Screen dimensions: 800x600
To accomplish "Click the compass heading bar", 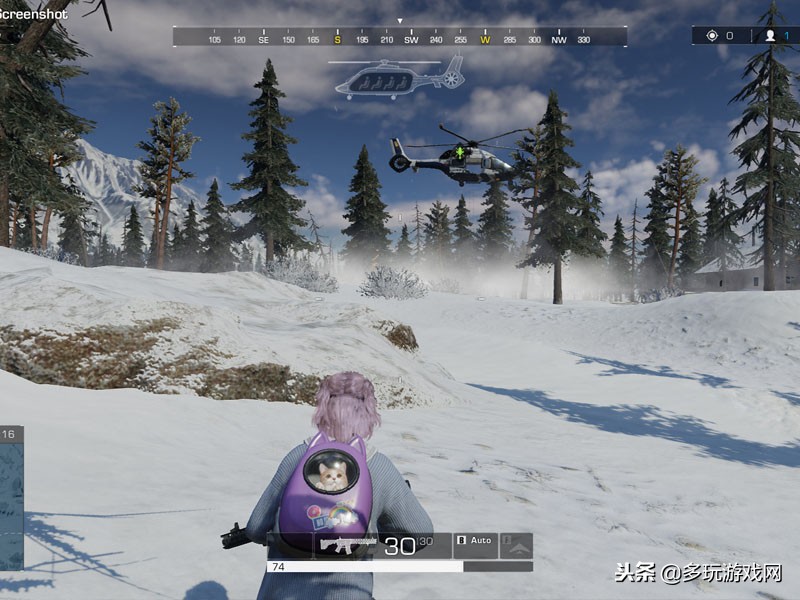I will coord(400,38).
